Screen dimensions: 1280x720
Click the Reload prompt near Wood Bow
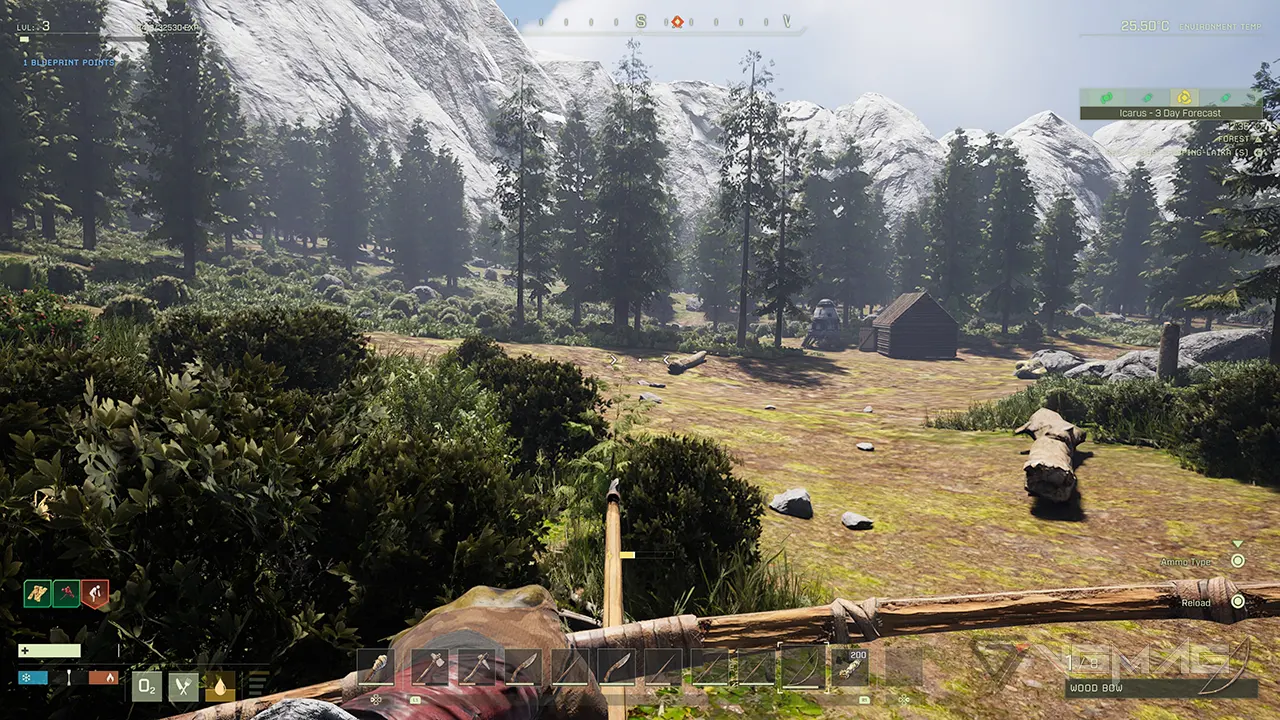1196,603
